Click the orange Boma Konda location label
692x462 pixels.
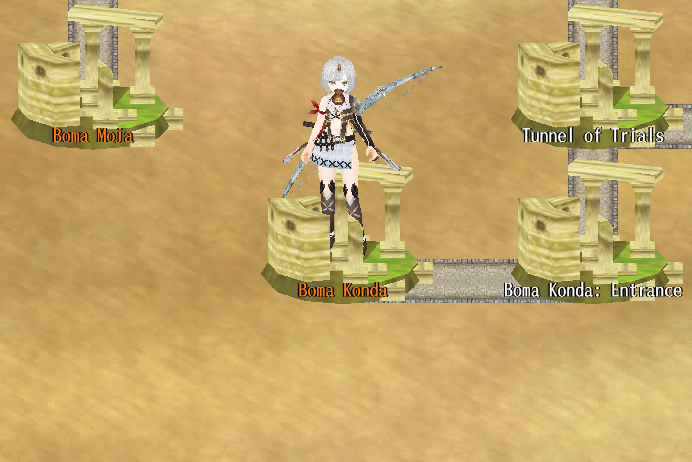click(x=342, y=290)
